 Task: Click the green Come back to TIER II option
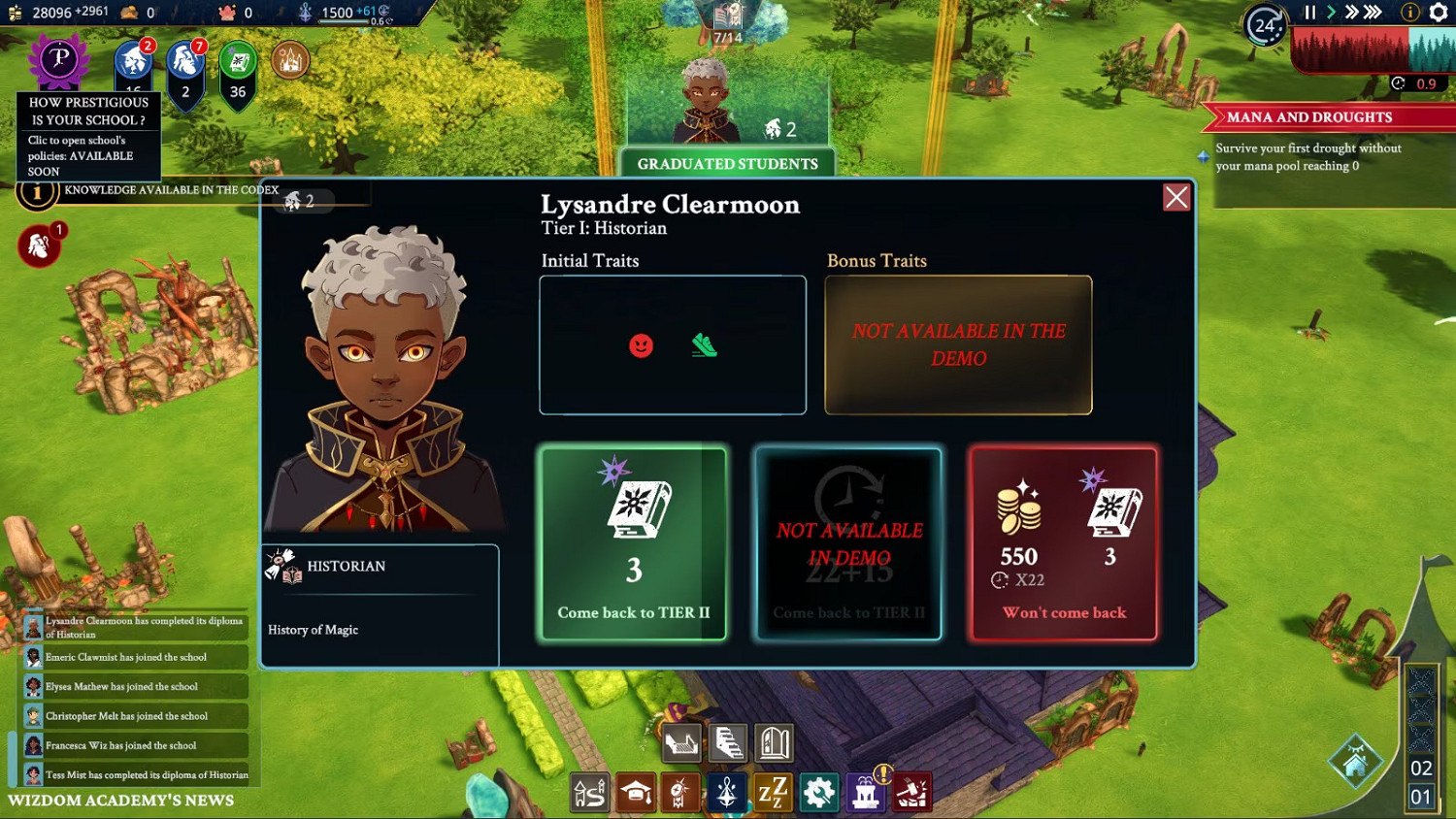[632, 543]
